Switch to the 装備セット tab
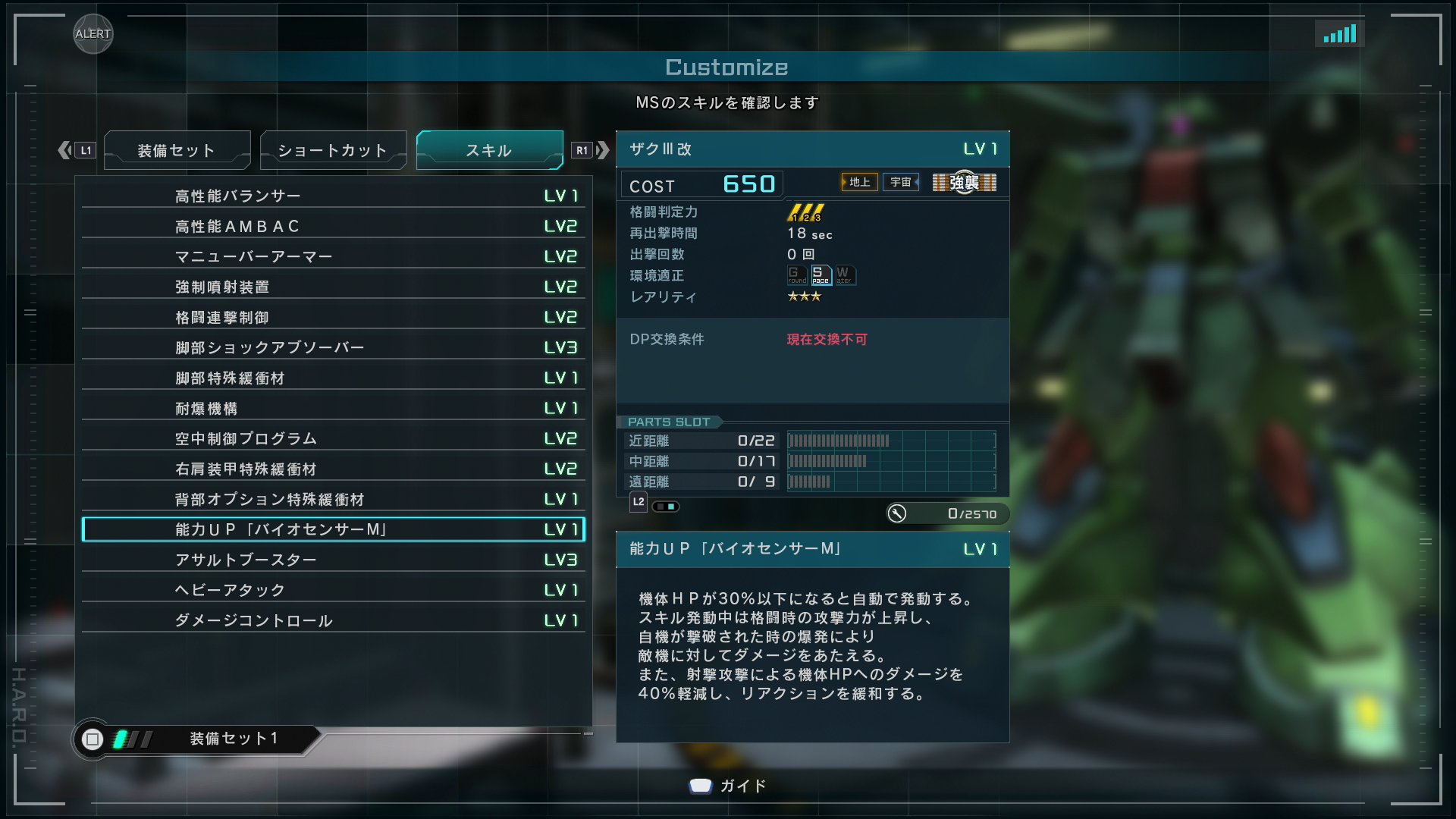The width and height of the screenshot is (1456, 819). click(x=177, y=150)
